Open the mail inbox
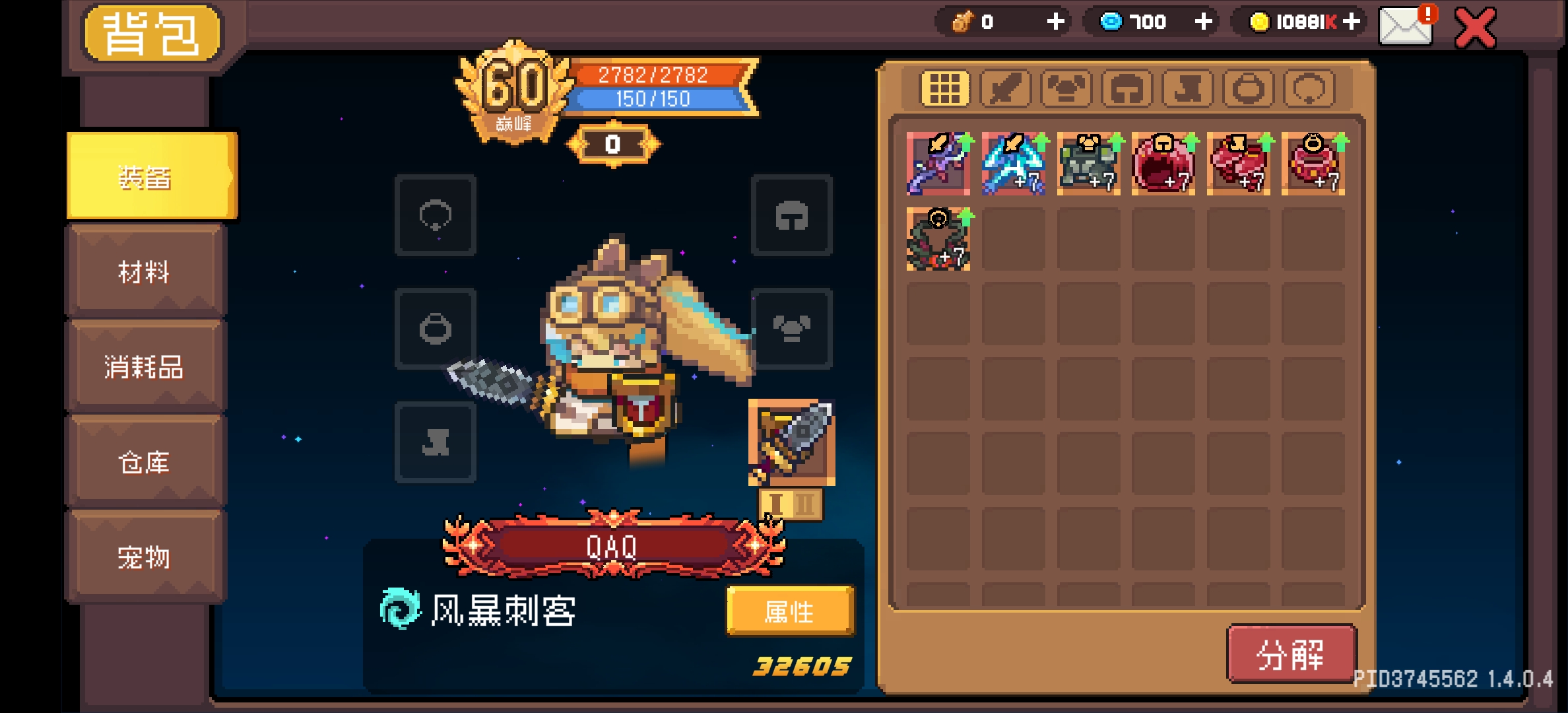 tap(1406, 28)
